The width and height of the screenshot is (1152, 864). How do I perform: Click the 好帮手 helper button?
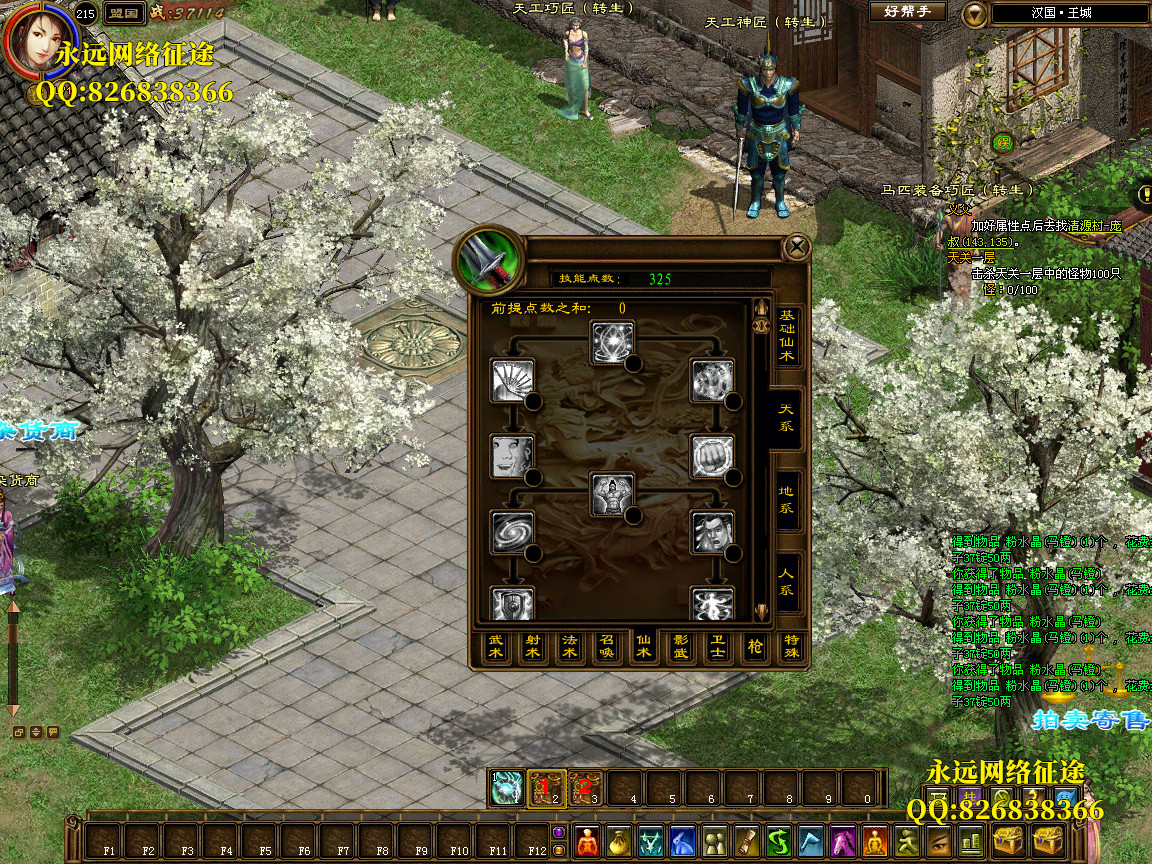coord(907,12)
